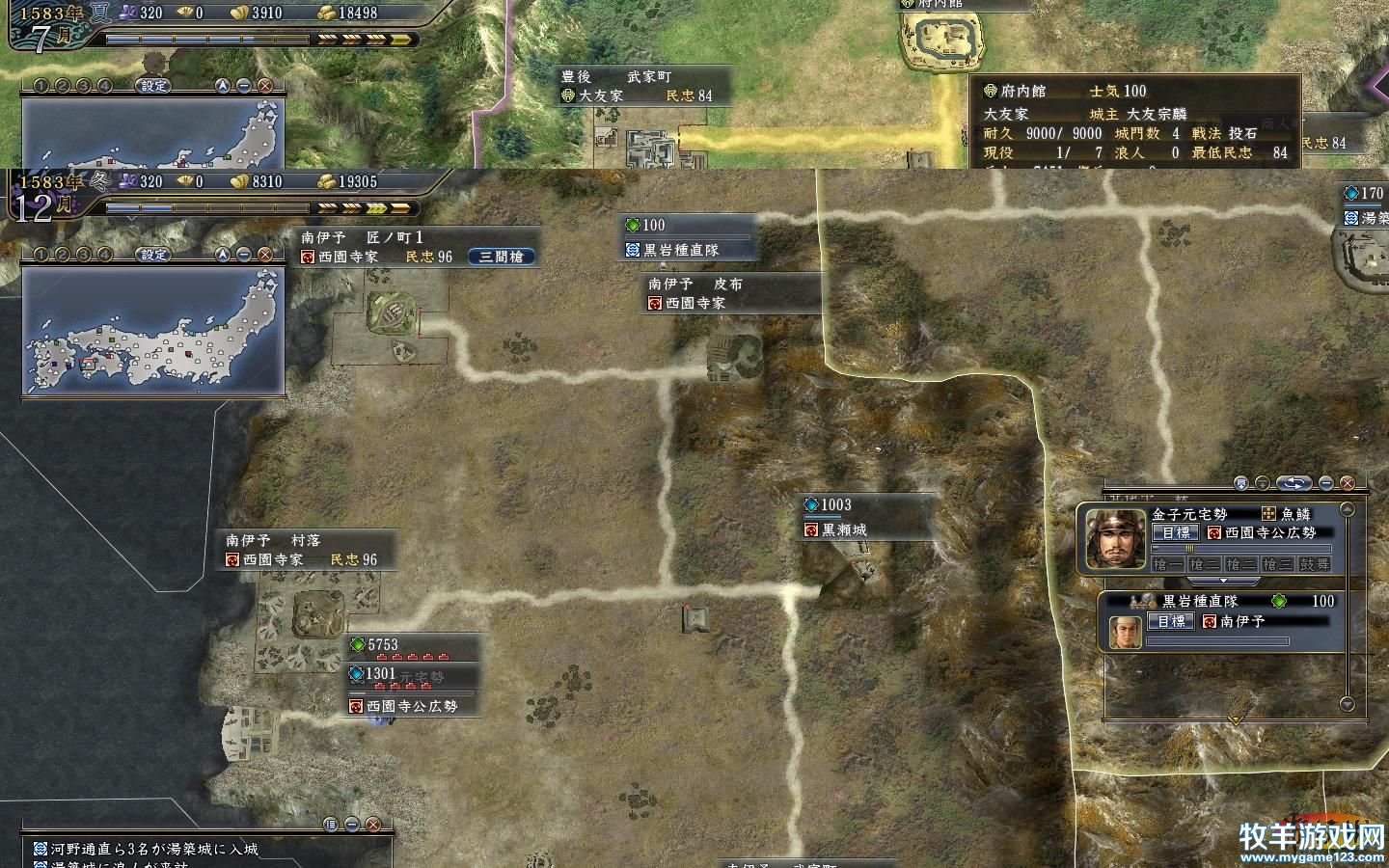Click the unit list's scroll-up arrow
Viewport: 1389px width, 868px height.
[1348, 509]
